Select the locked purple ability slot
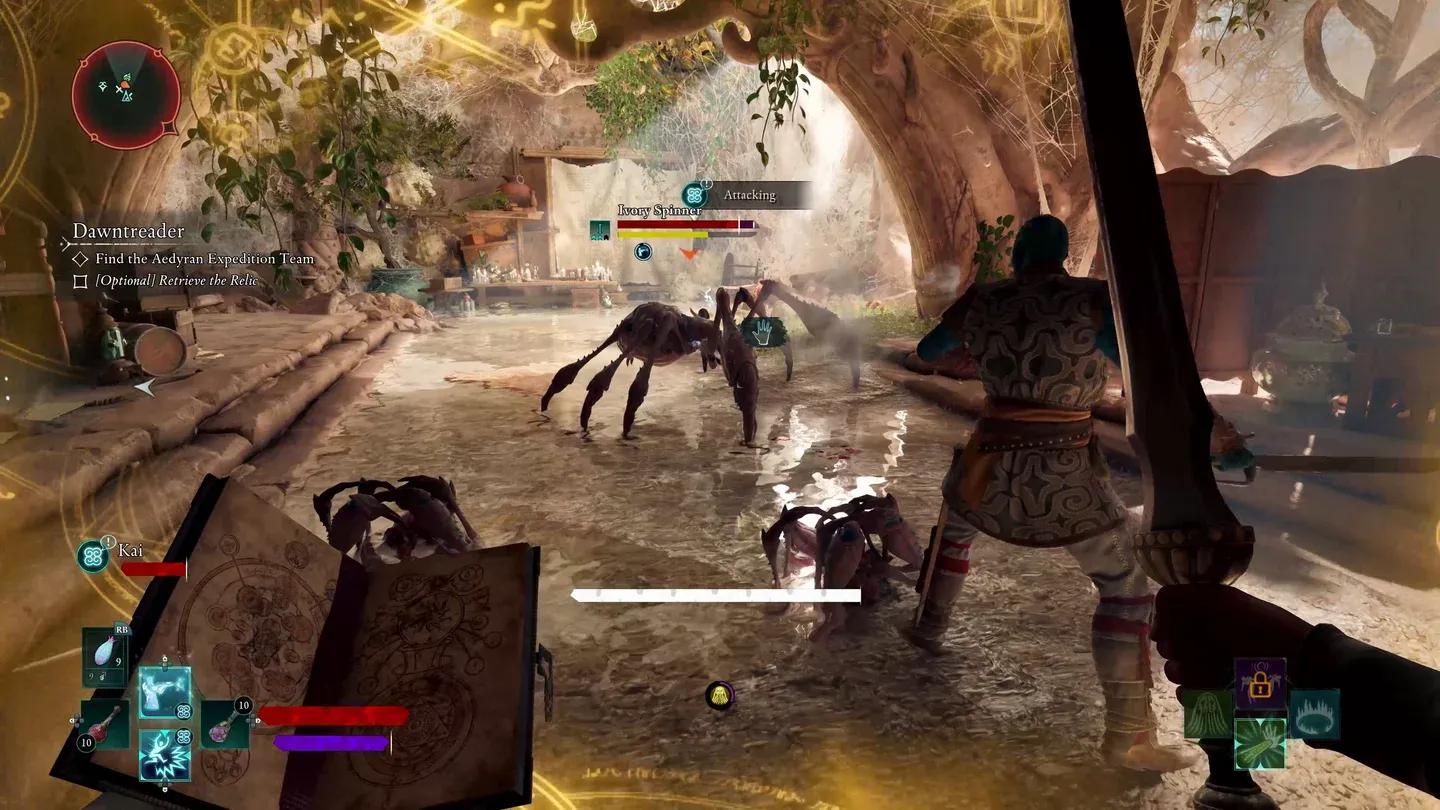The image size is (1440, 810). [x=1260, y=683]
